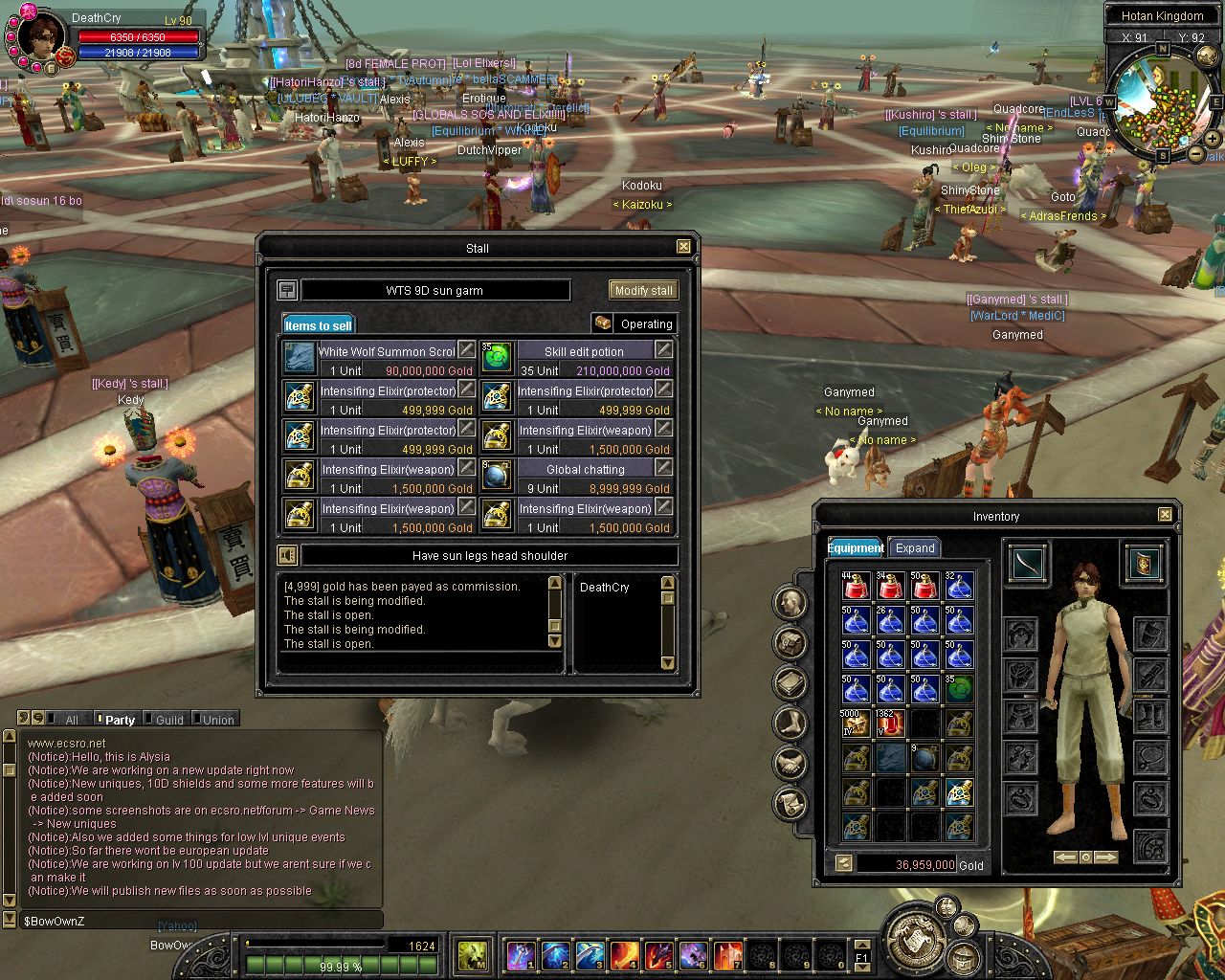
Task: Switch to the Items to sell tab
Action: coord(319,325)
